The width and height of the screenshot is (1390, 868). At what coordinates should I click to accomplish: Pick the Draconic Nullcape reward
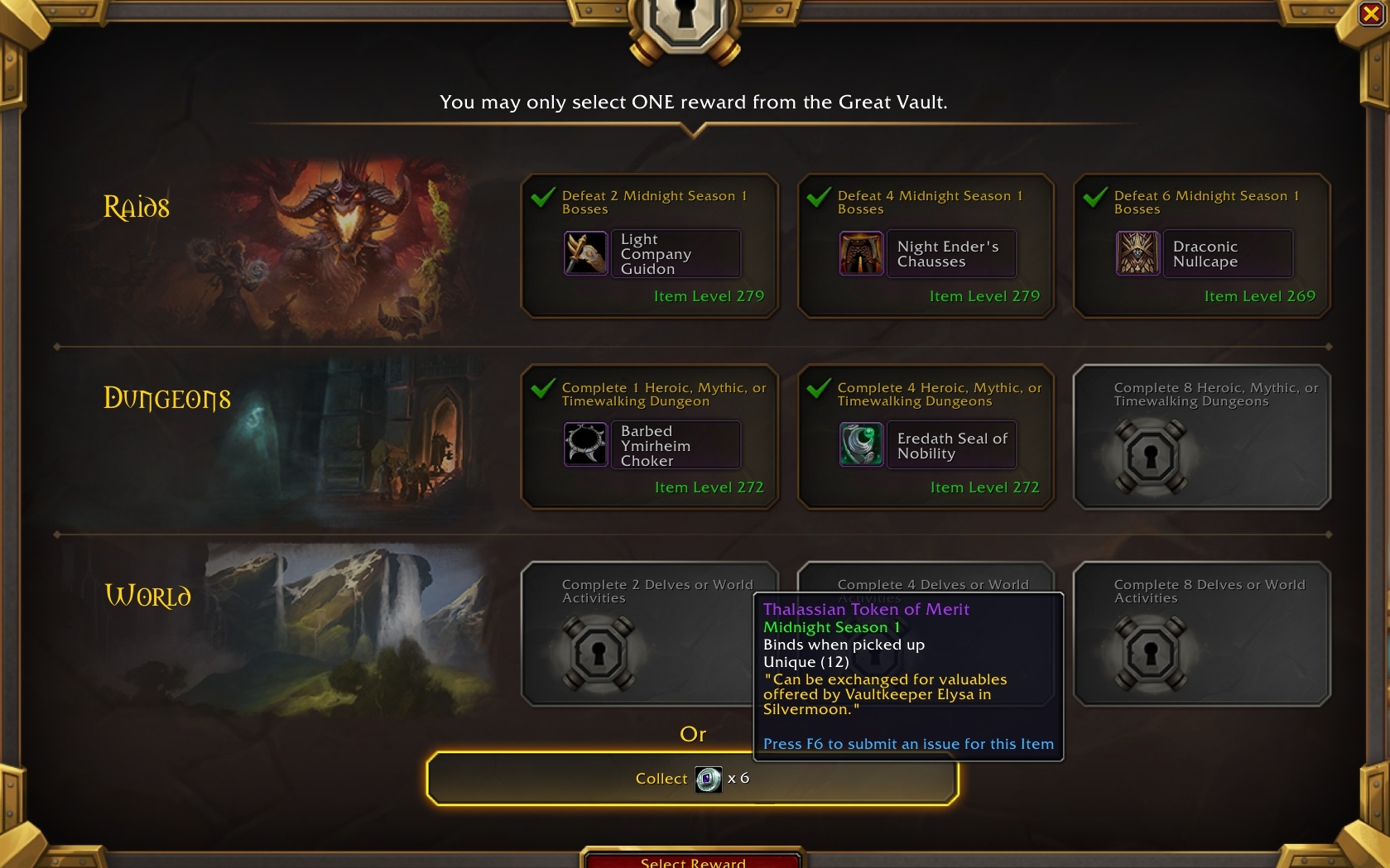tap(1201, 246)
